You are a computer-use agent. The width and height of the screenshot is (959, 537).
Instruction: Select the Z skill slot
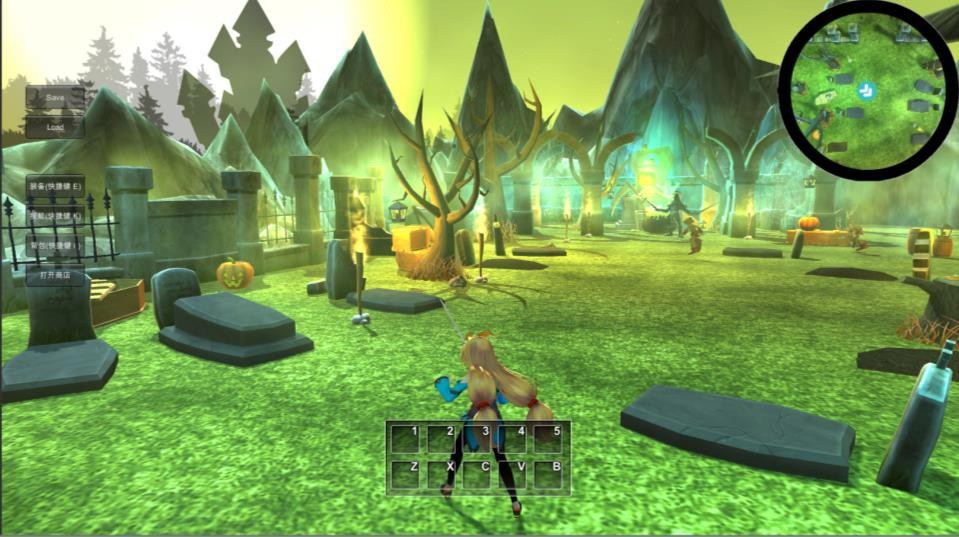coord(407,474)
